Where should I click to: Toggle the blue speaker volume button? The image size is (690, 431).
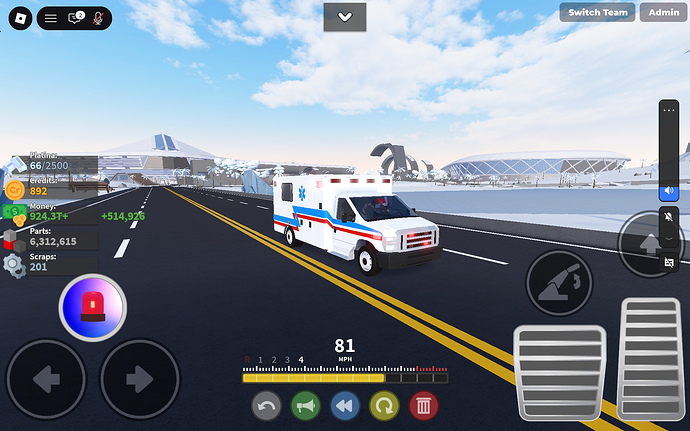pyautogui.click(x=670, y=190)
